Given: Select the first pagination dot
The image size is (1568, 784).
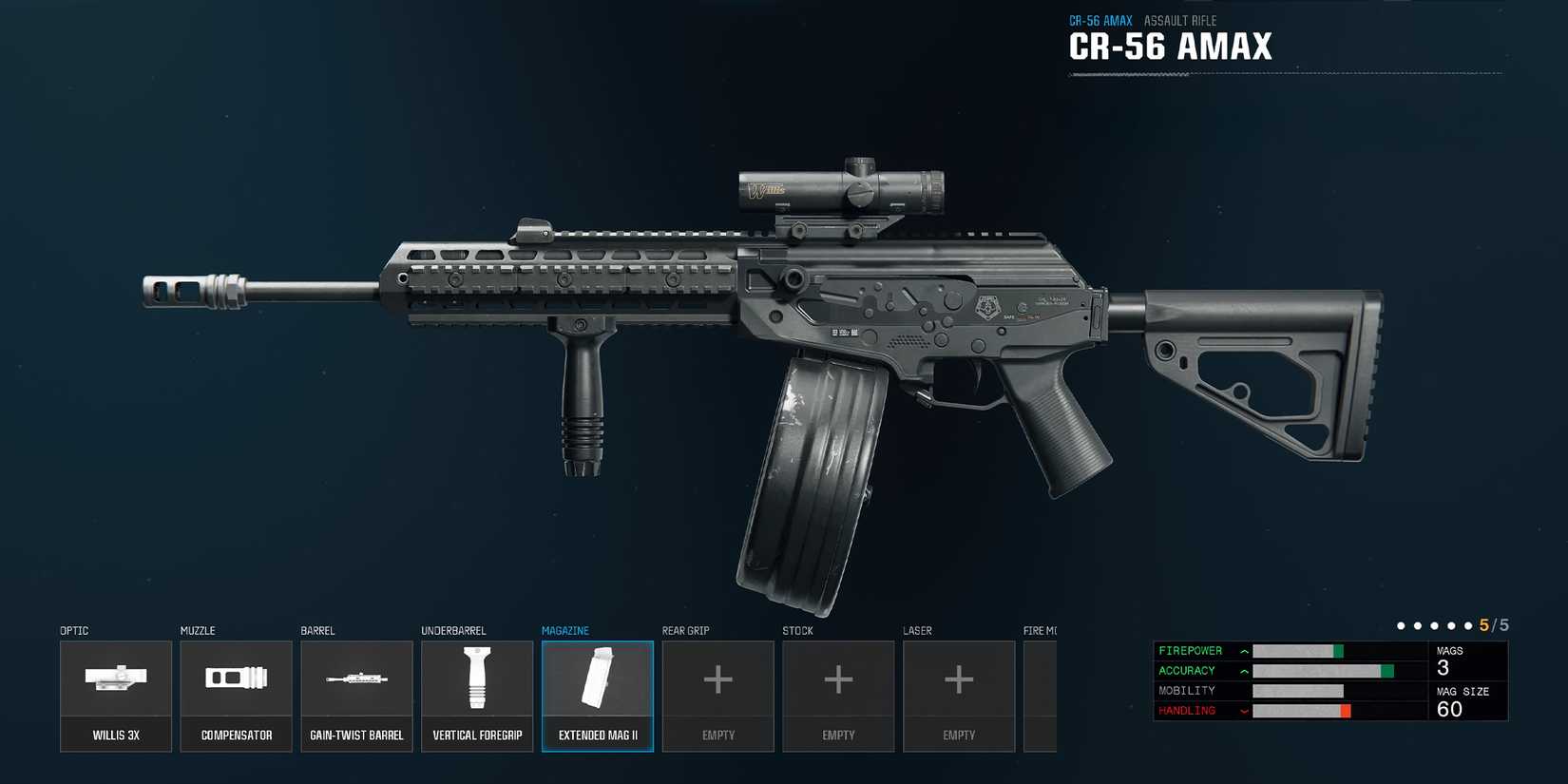Looking at the screenshot, I should tap(1400, 625).
